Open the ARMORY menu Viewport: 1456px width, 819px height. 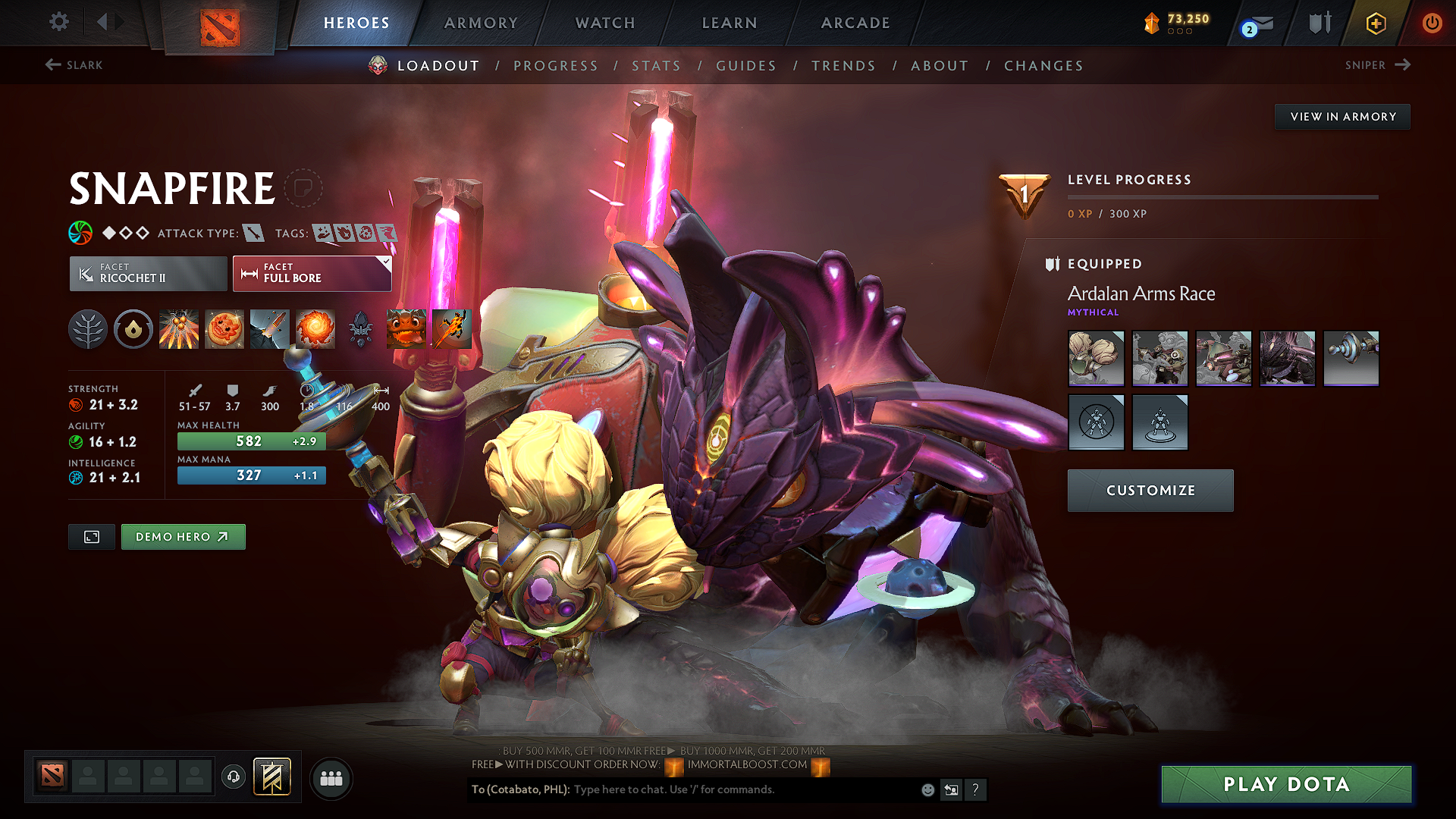point(480,23)
